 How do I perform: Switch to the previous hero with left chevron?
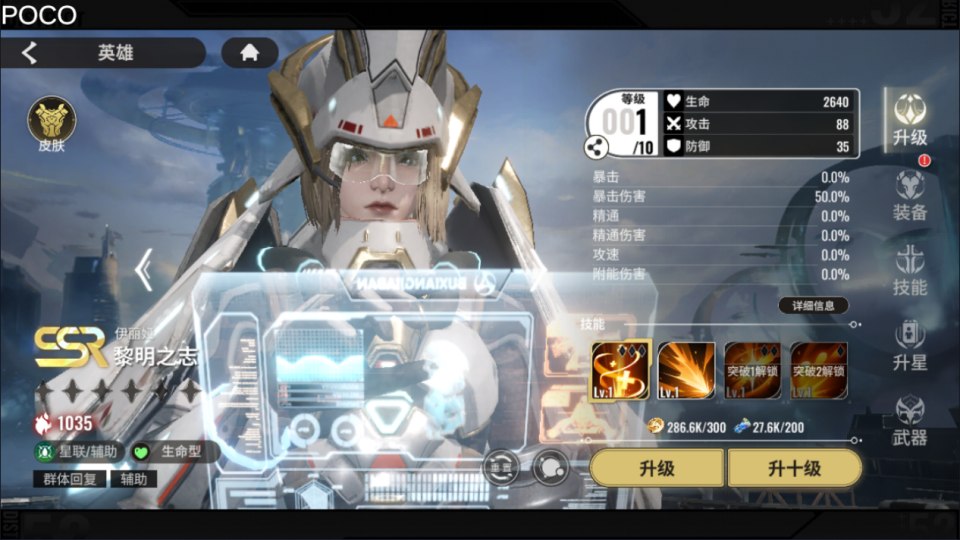[144, 269]
